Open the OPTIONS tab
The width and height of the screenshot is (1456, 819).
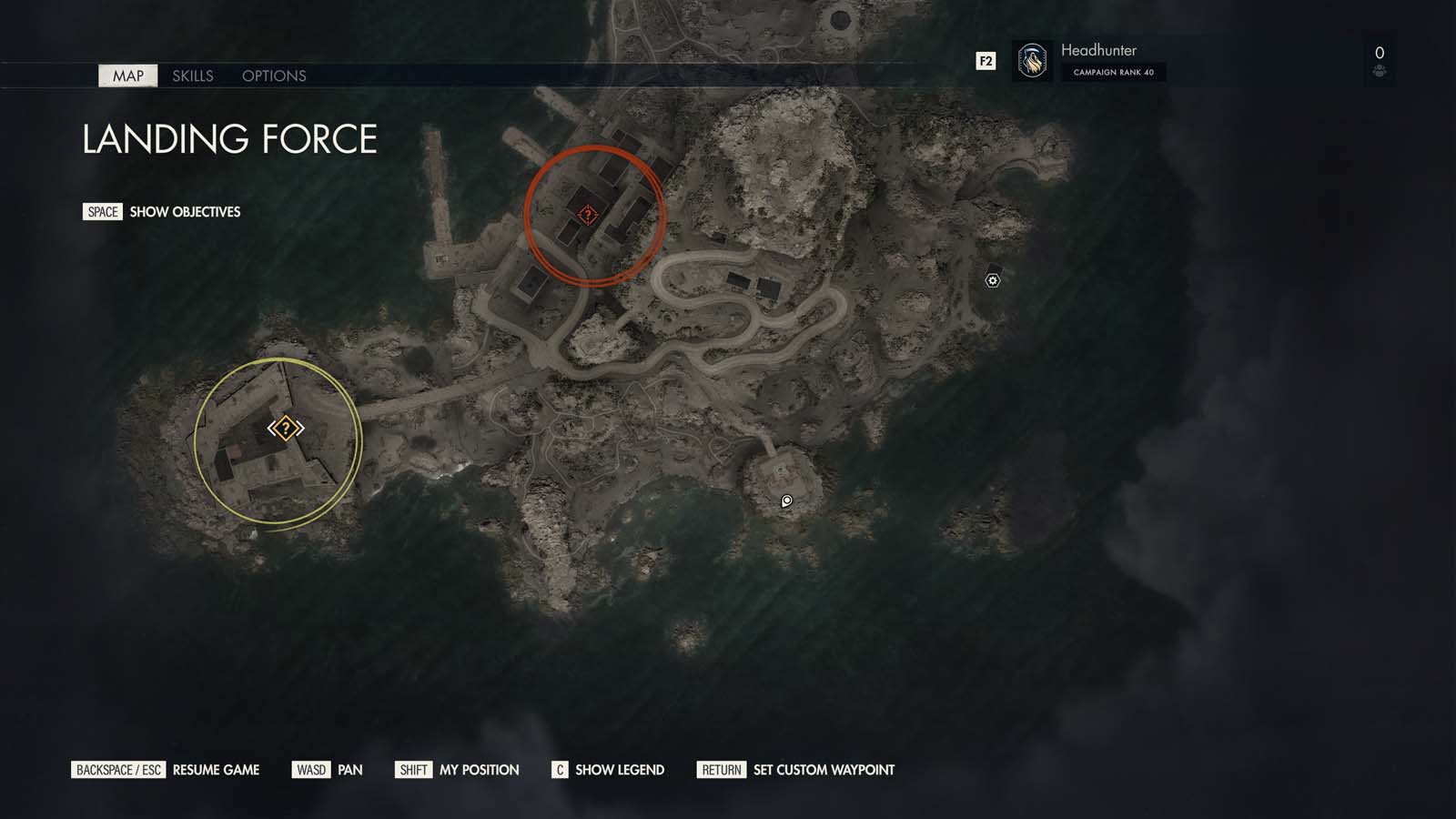click(274, 76)
